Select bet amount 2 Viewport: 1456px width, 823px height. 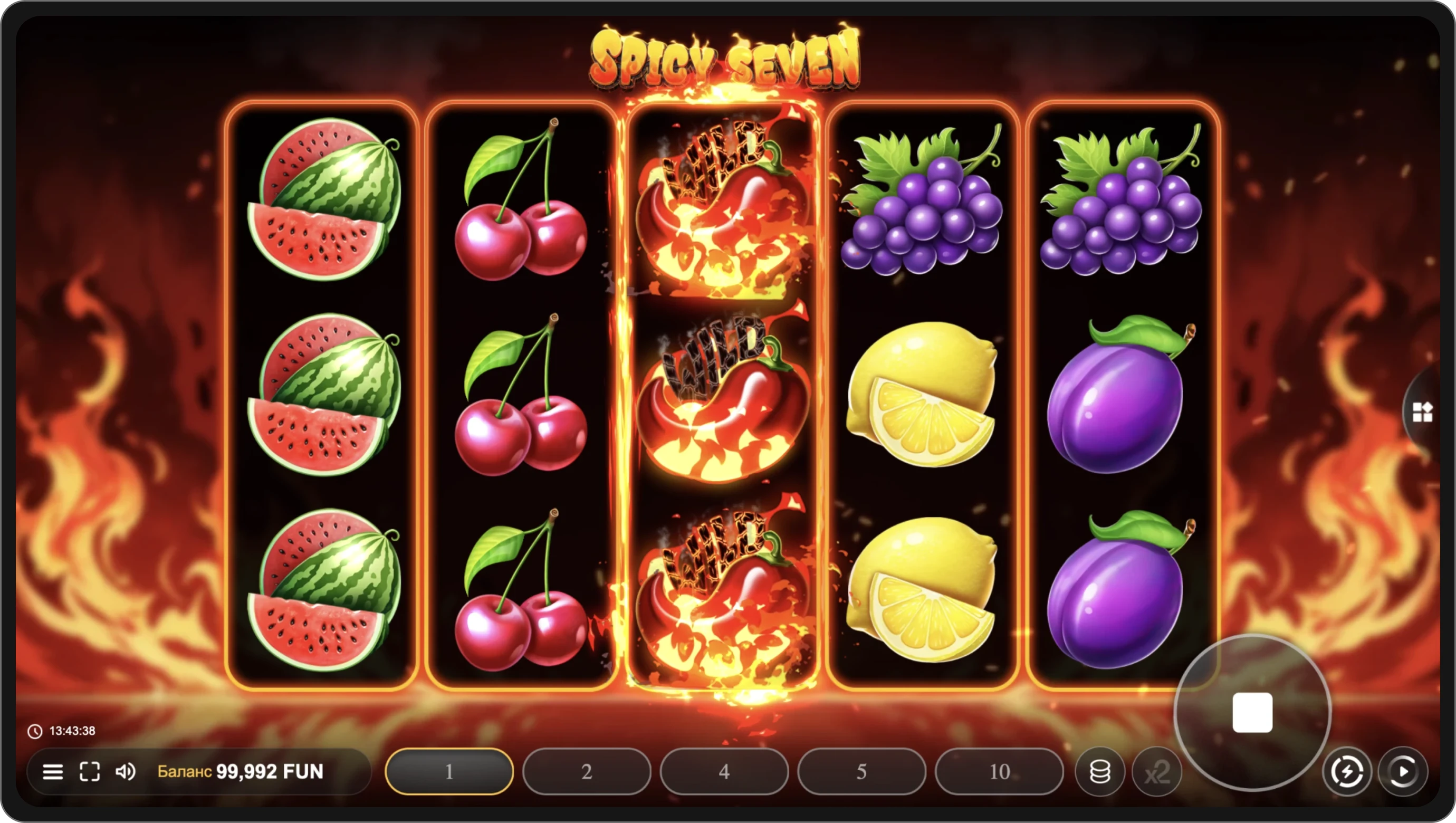point(587,771)
